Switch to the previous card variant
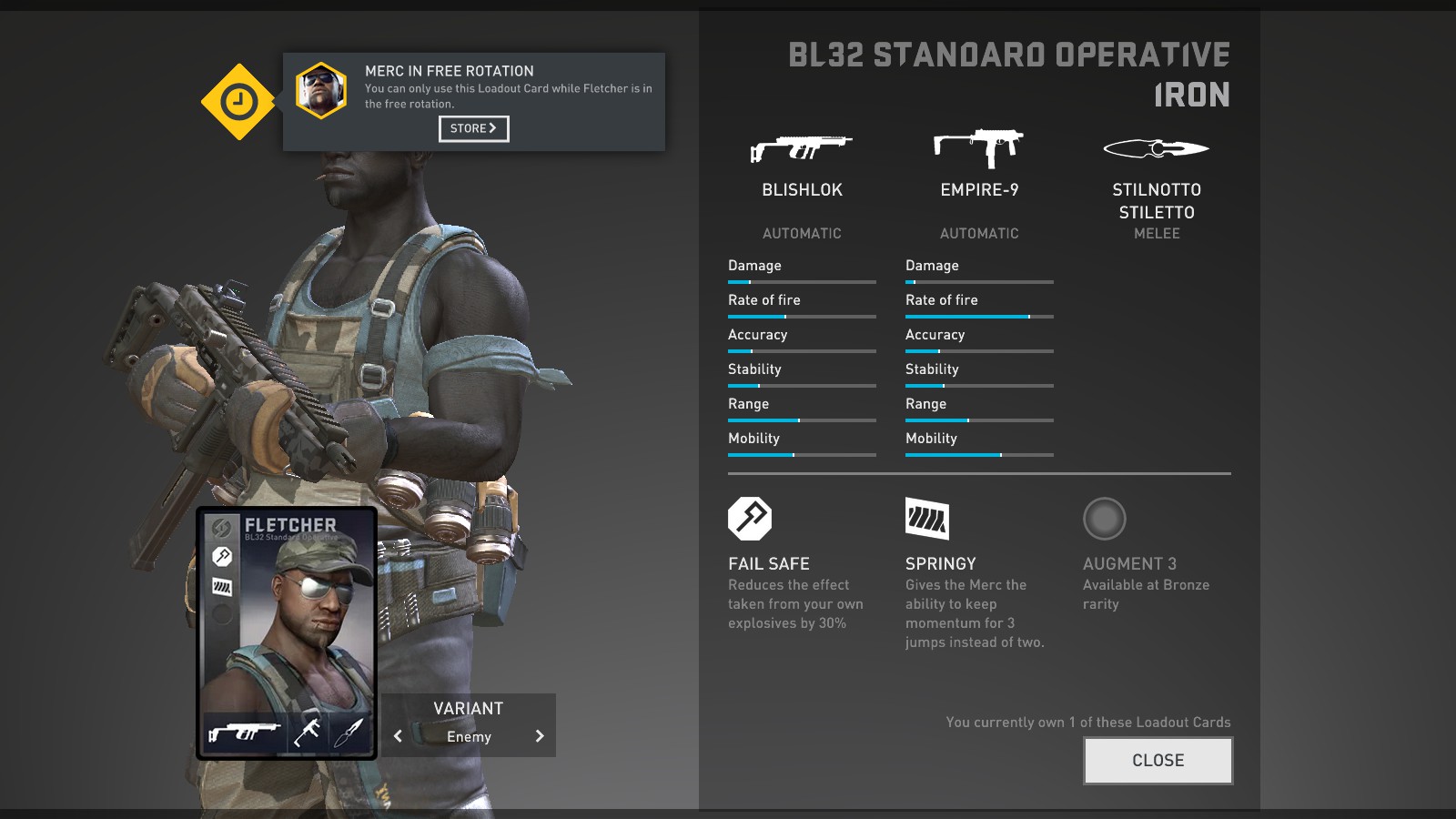The image size is (1456, 819). click(x=398, y=736)
